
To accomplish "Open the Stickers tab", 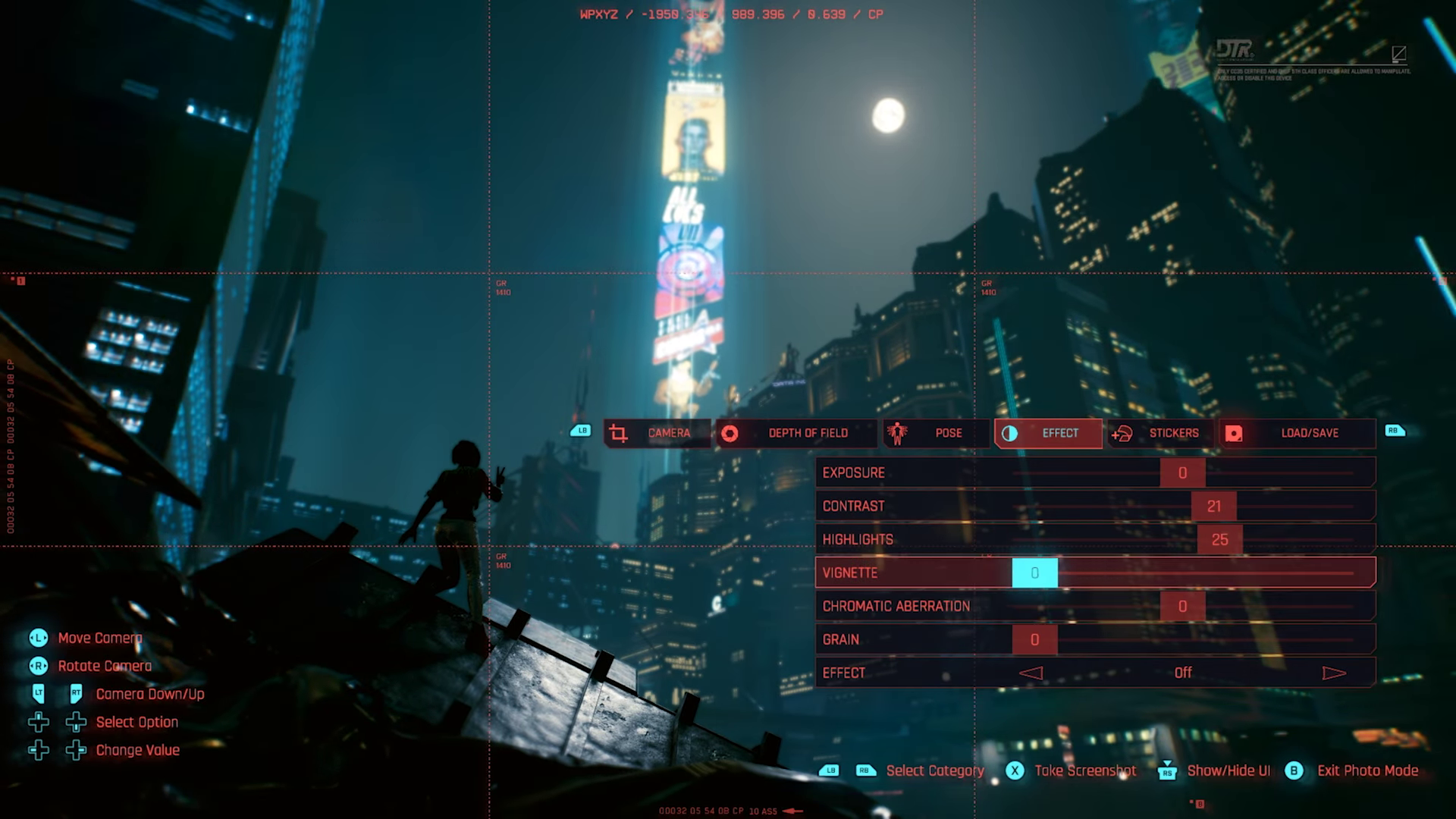I will [1160, 433].
